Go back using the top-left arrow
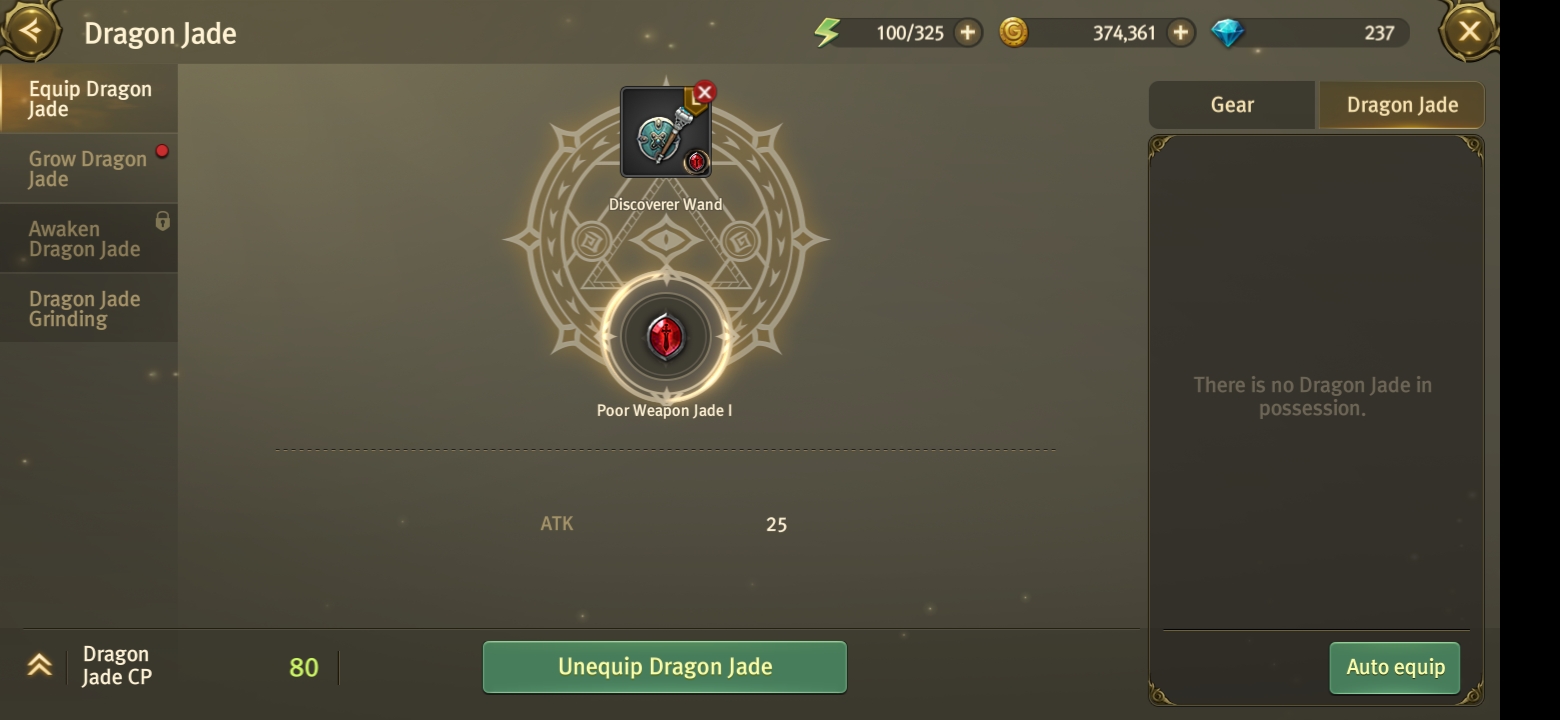 click(31, 31)
